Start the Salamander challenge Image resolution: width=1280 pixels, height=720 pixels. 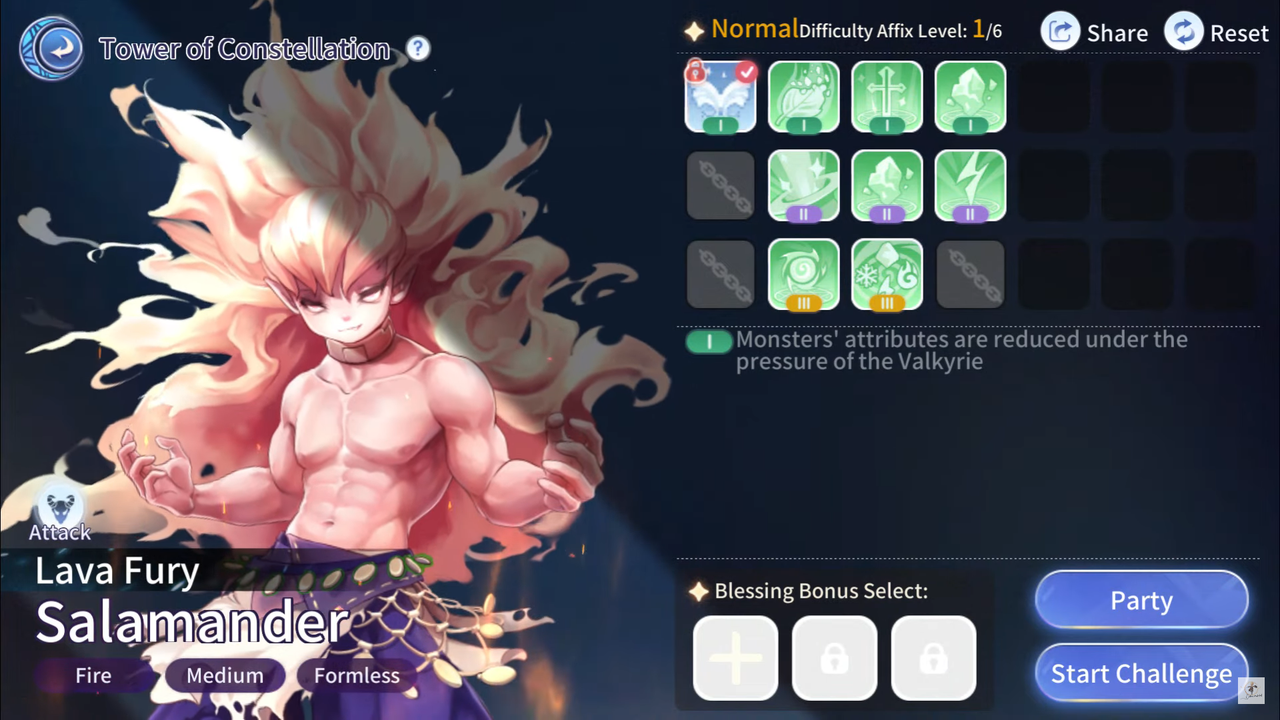click(1141, 674)
